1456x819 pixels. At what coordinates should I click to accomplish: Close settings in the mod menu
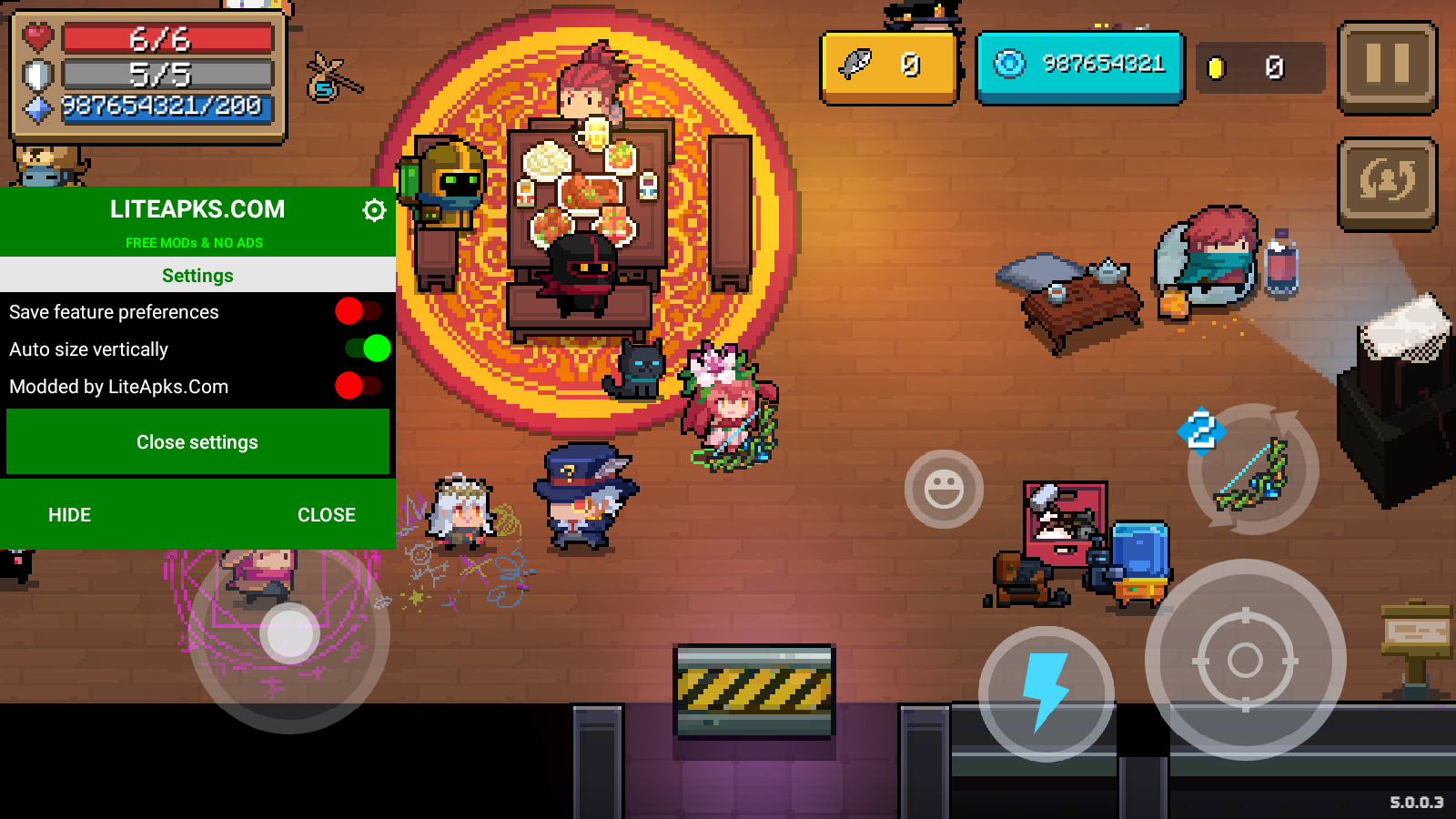(x=197, y=442)
